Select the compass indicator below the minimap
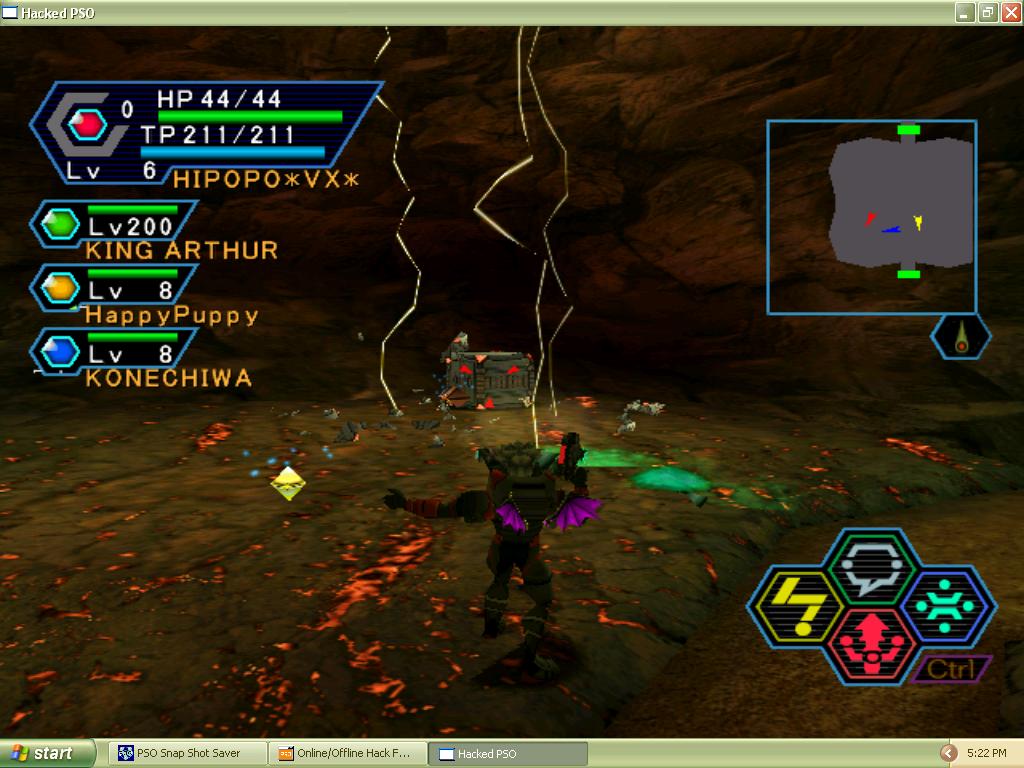The image size is (1024, 768). tap(961, 338)
